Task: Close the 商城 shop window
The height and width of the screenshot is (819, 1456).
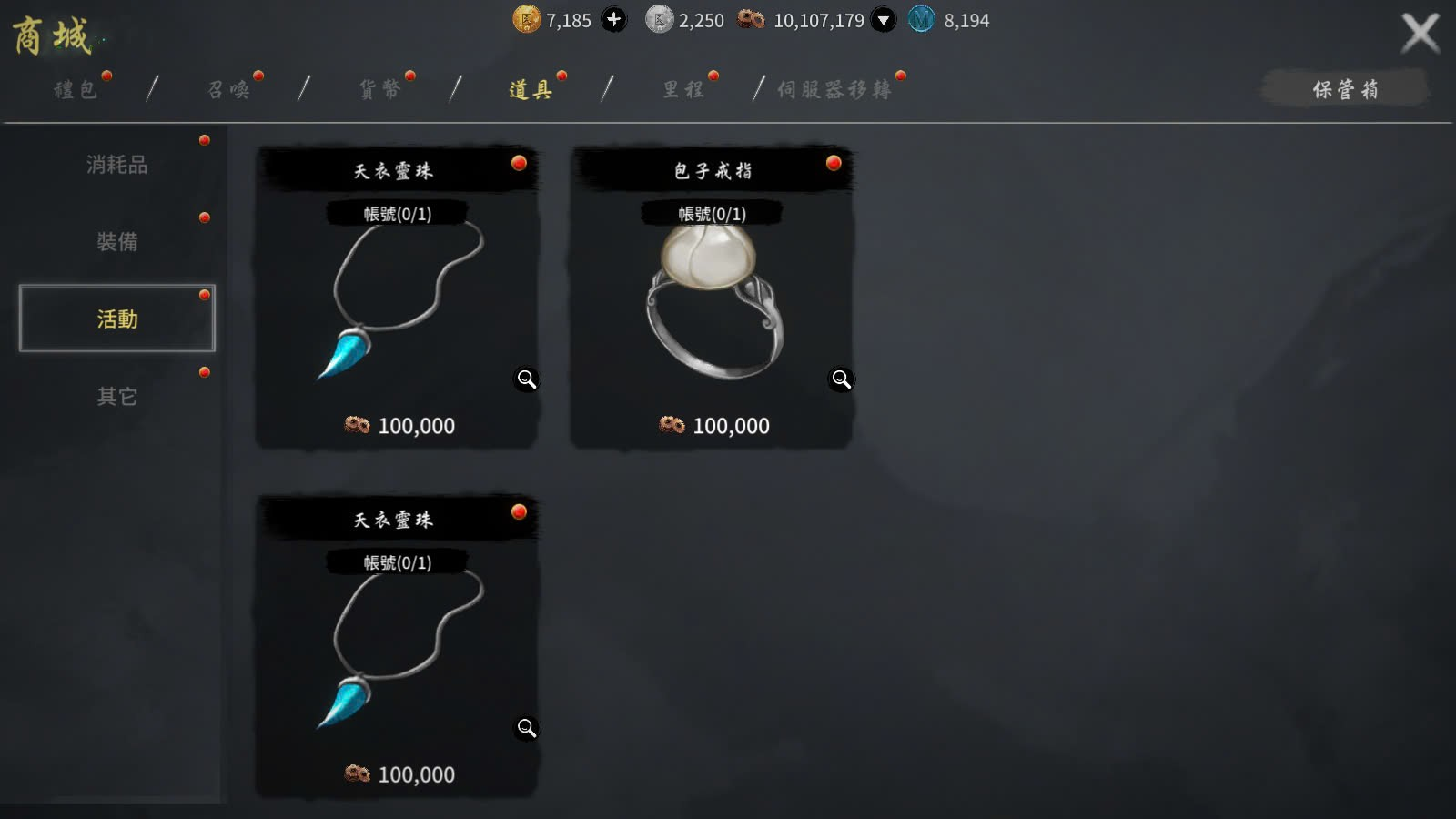Action: [x=1420, y=34]
